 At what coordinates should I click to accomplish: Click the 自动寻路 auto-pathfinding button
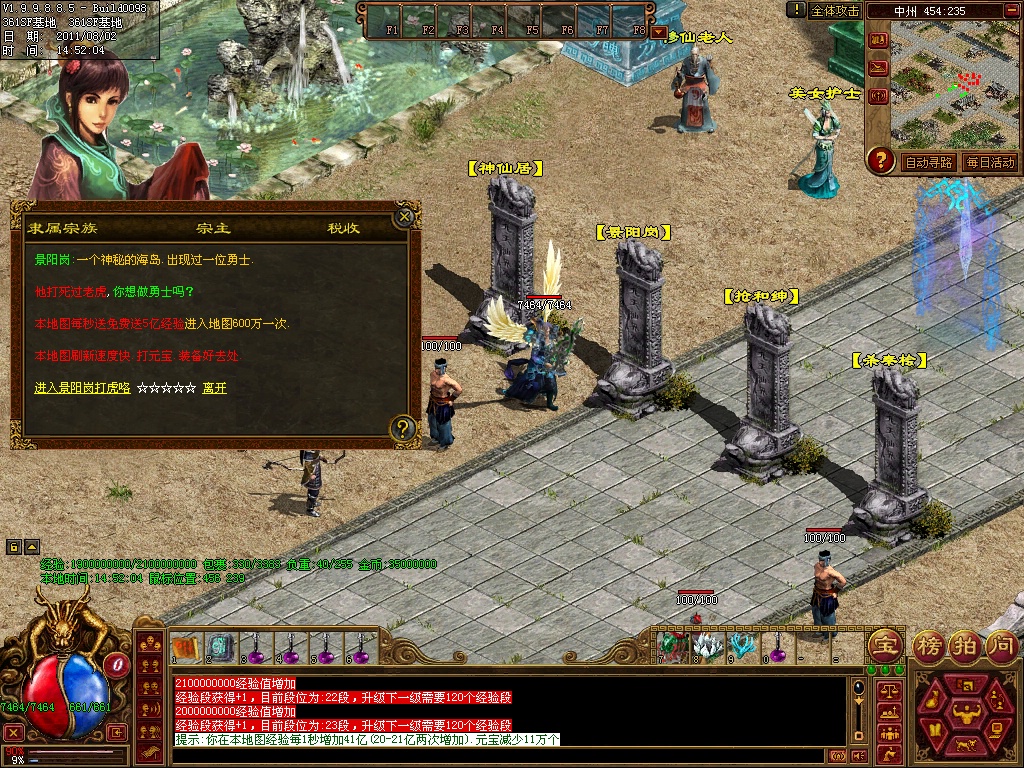click(928, 162)
